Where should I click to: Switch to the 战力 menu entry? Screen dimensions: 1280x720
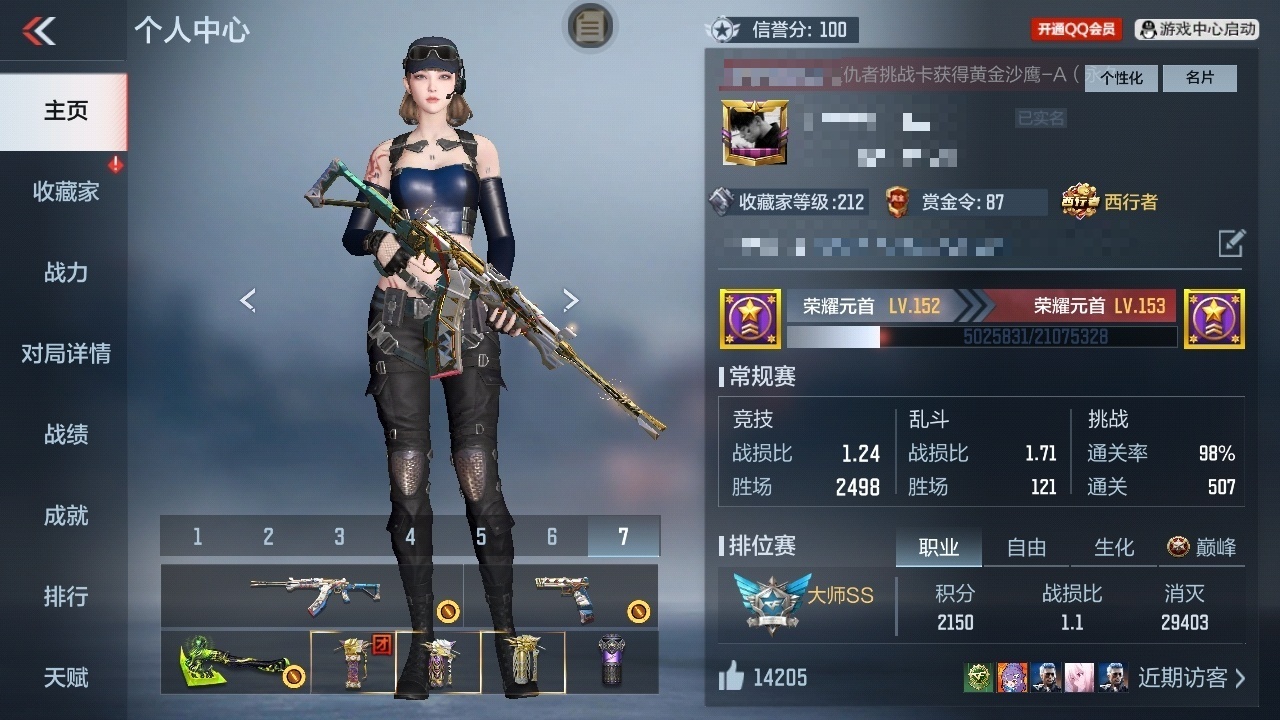click(65, 272)
